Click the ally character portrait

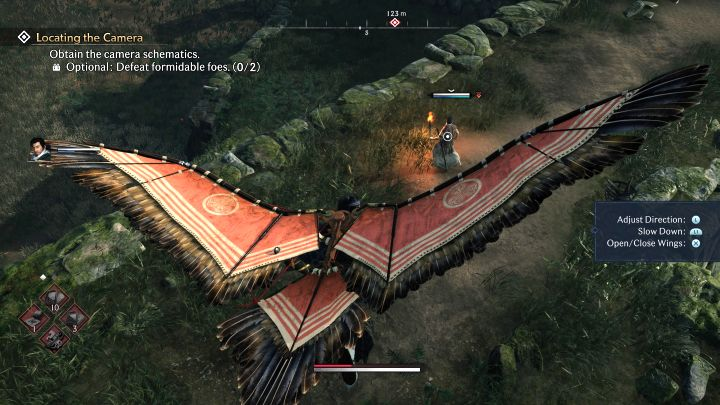39,150
